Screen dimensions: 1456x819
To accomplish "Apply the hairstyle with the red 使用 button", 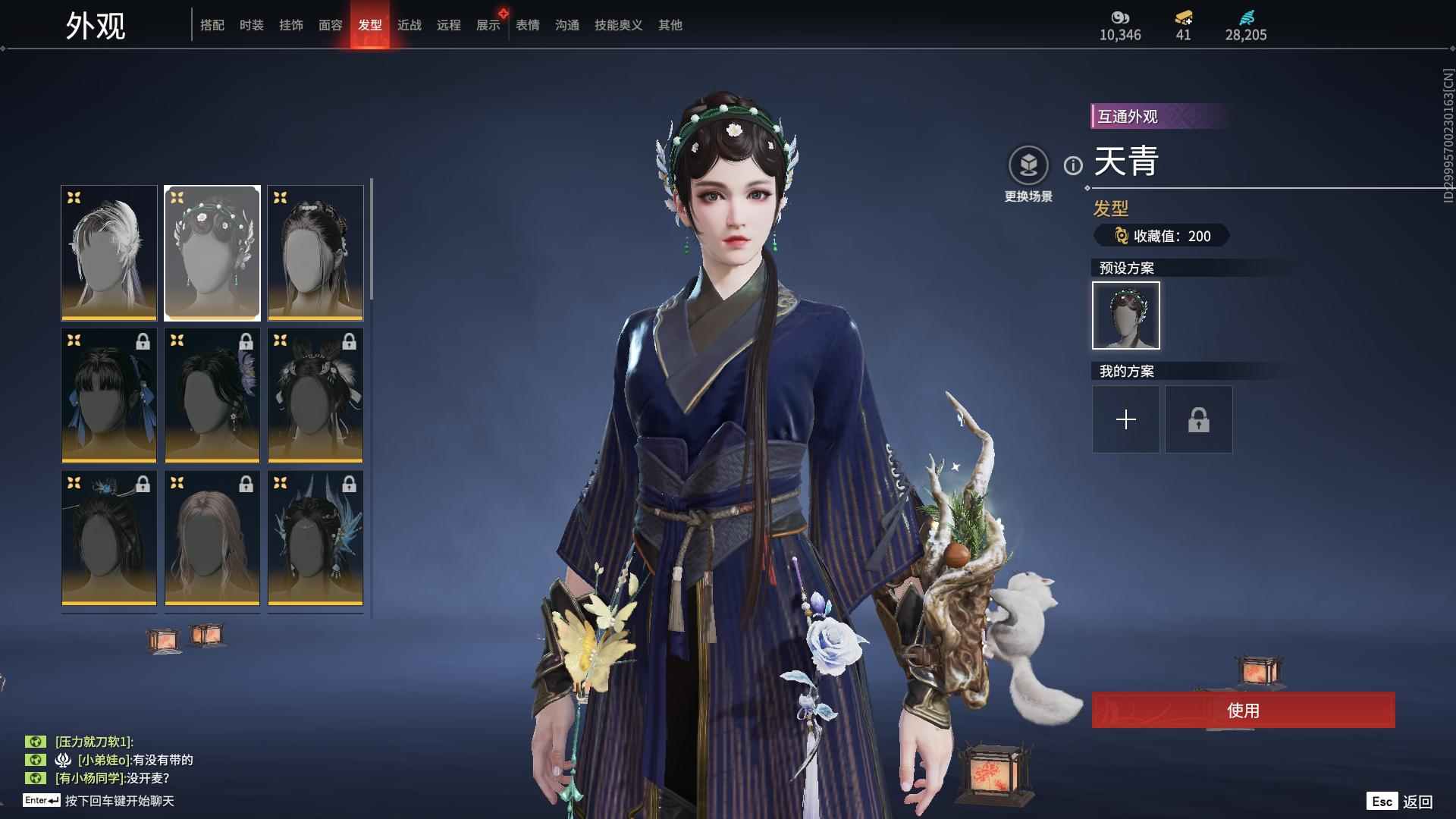I will click(x=1243, y=711).
